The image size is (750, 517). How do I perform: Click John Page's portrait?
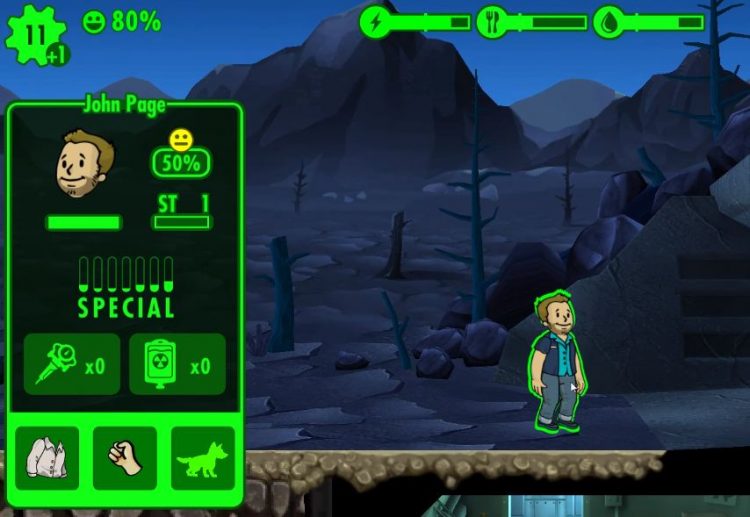click(x=85, y=164)
